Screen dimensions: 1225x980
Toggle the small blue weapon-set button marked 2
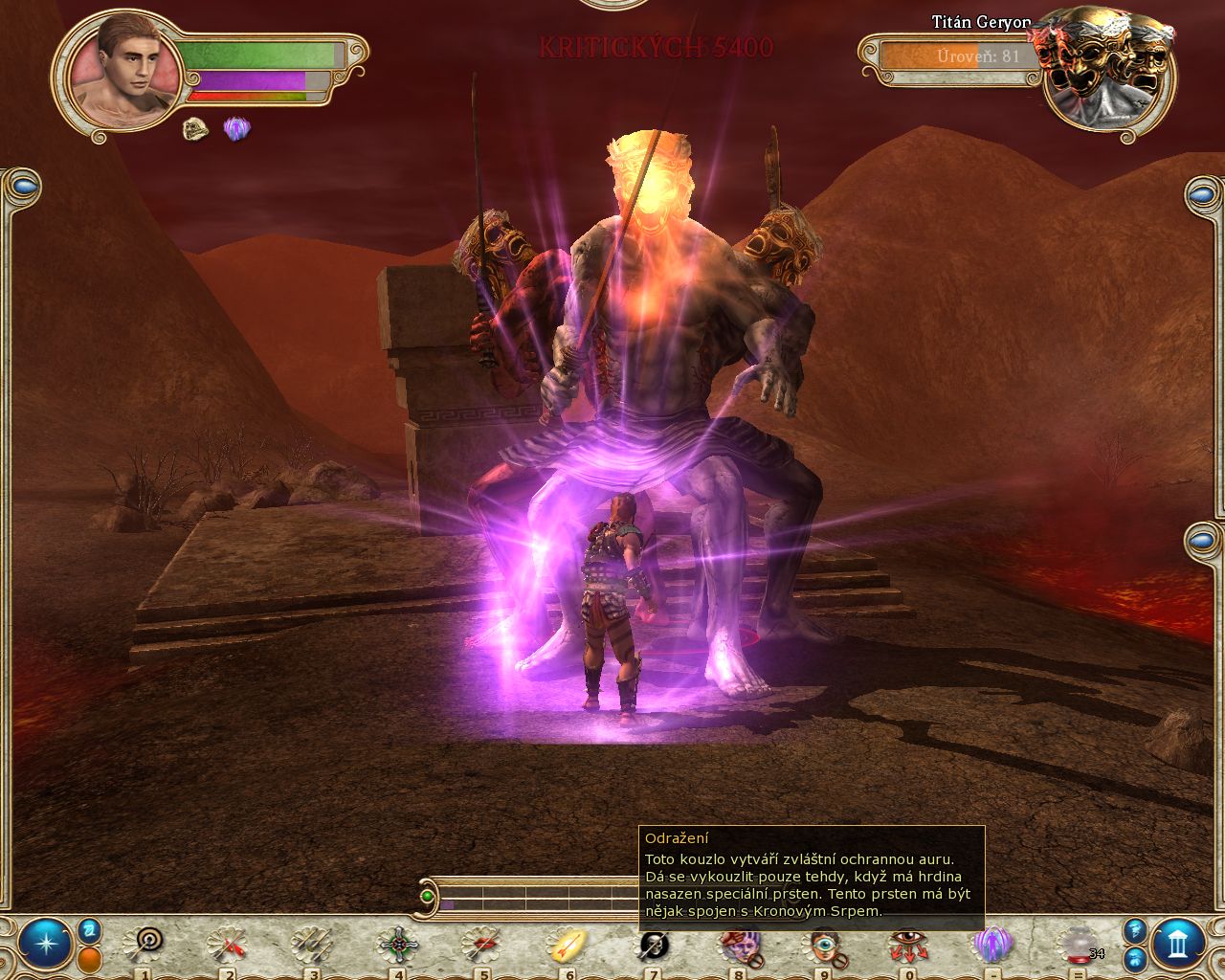click(90, 929)
